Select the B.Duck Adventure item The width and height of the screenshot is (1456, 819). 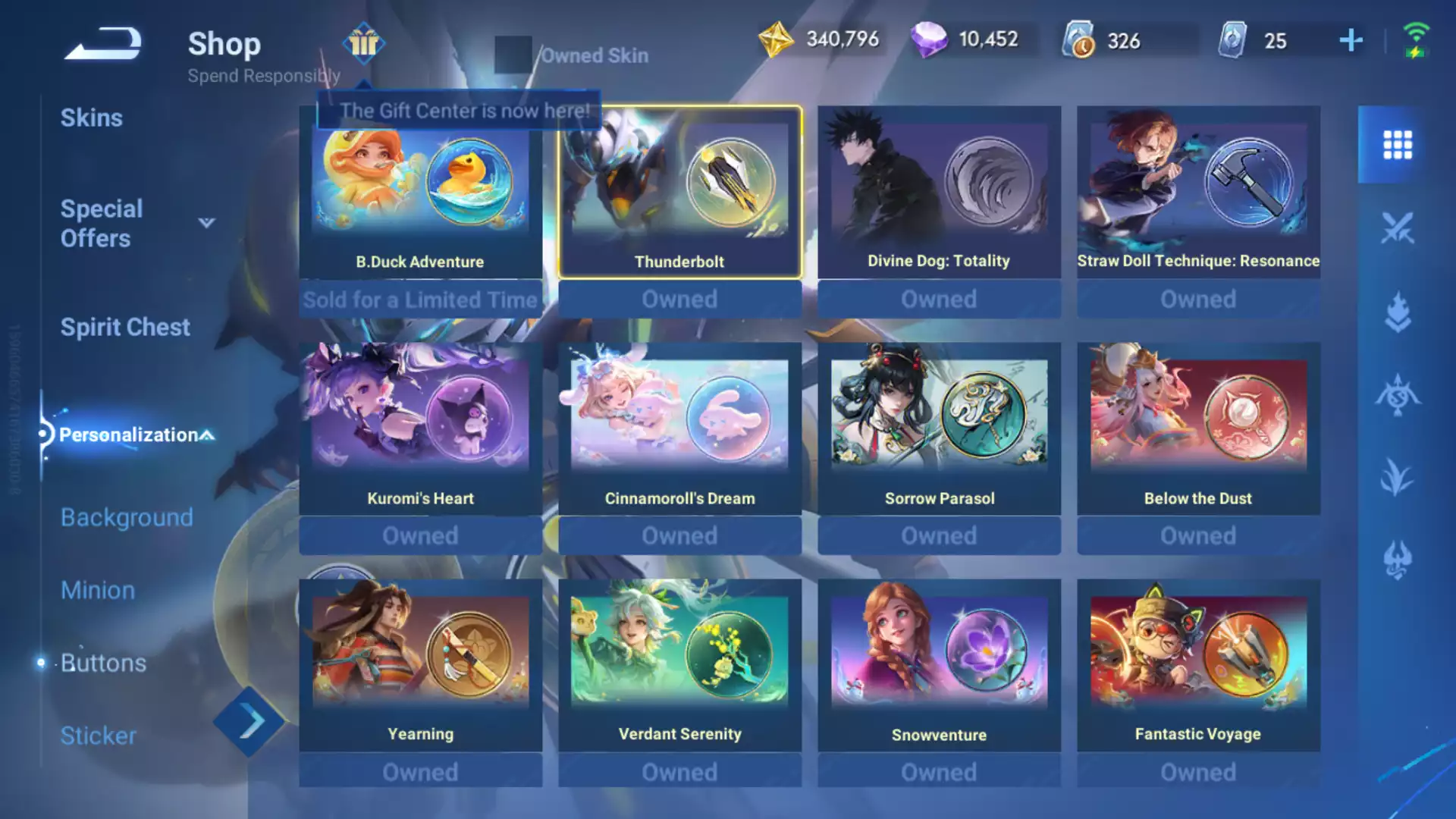pyautogui.click(x=420, y=193)
